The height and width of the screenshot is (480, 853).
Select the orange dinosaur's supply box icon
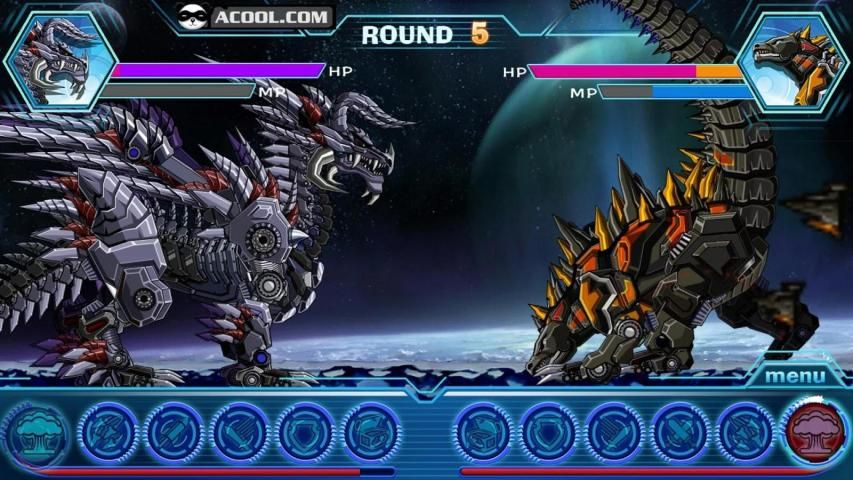[484, 431]
